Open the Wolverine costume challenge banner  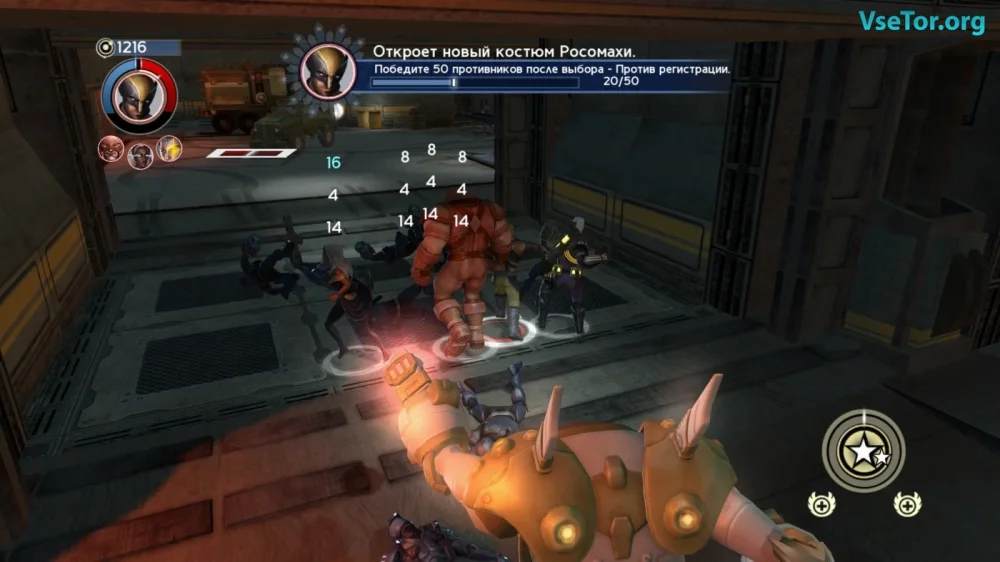548,67
